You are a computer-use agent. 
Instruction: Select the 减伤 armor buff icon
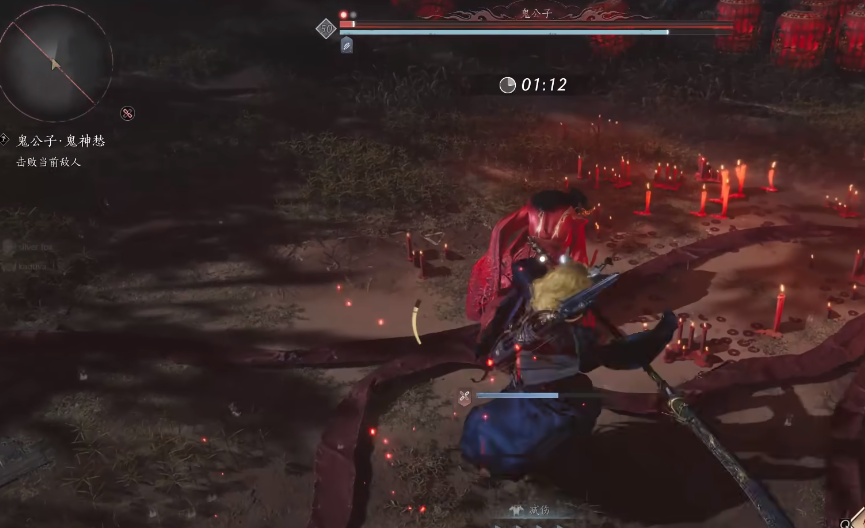[517, 510]
